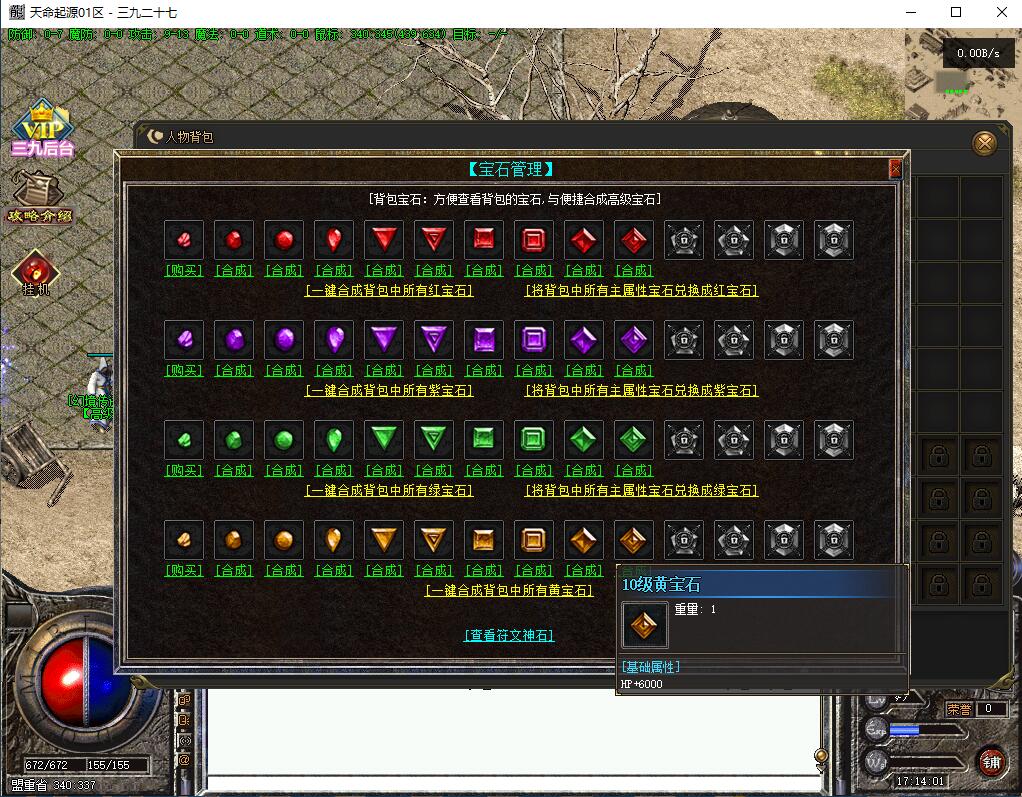The image size is (1022, 797).
Task: Combine all purple gems in backpack
Action: 389,391
